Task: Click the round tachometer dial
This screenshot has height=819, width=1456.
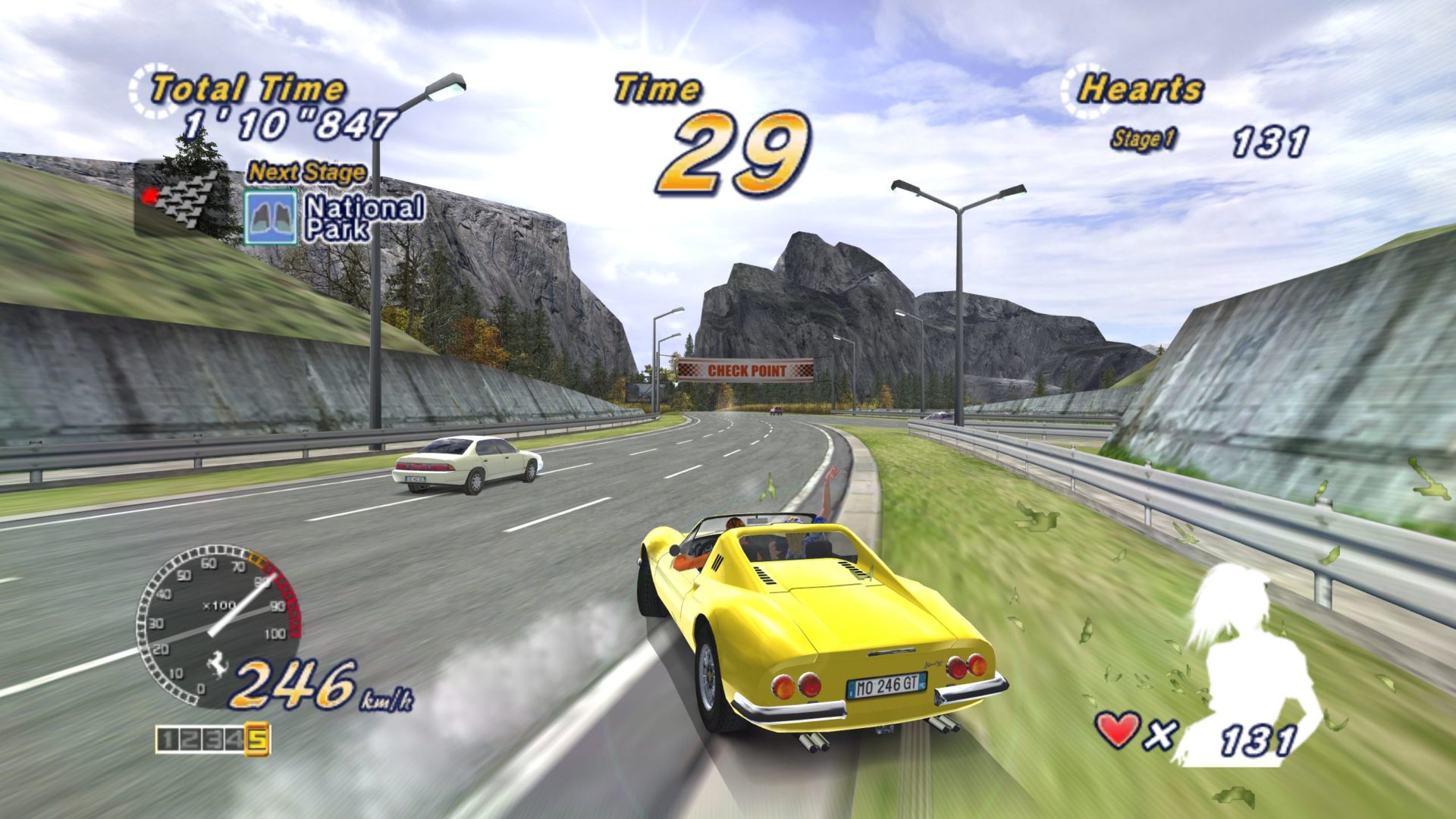Action: pyautogui.click(x=218, y=621)
